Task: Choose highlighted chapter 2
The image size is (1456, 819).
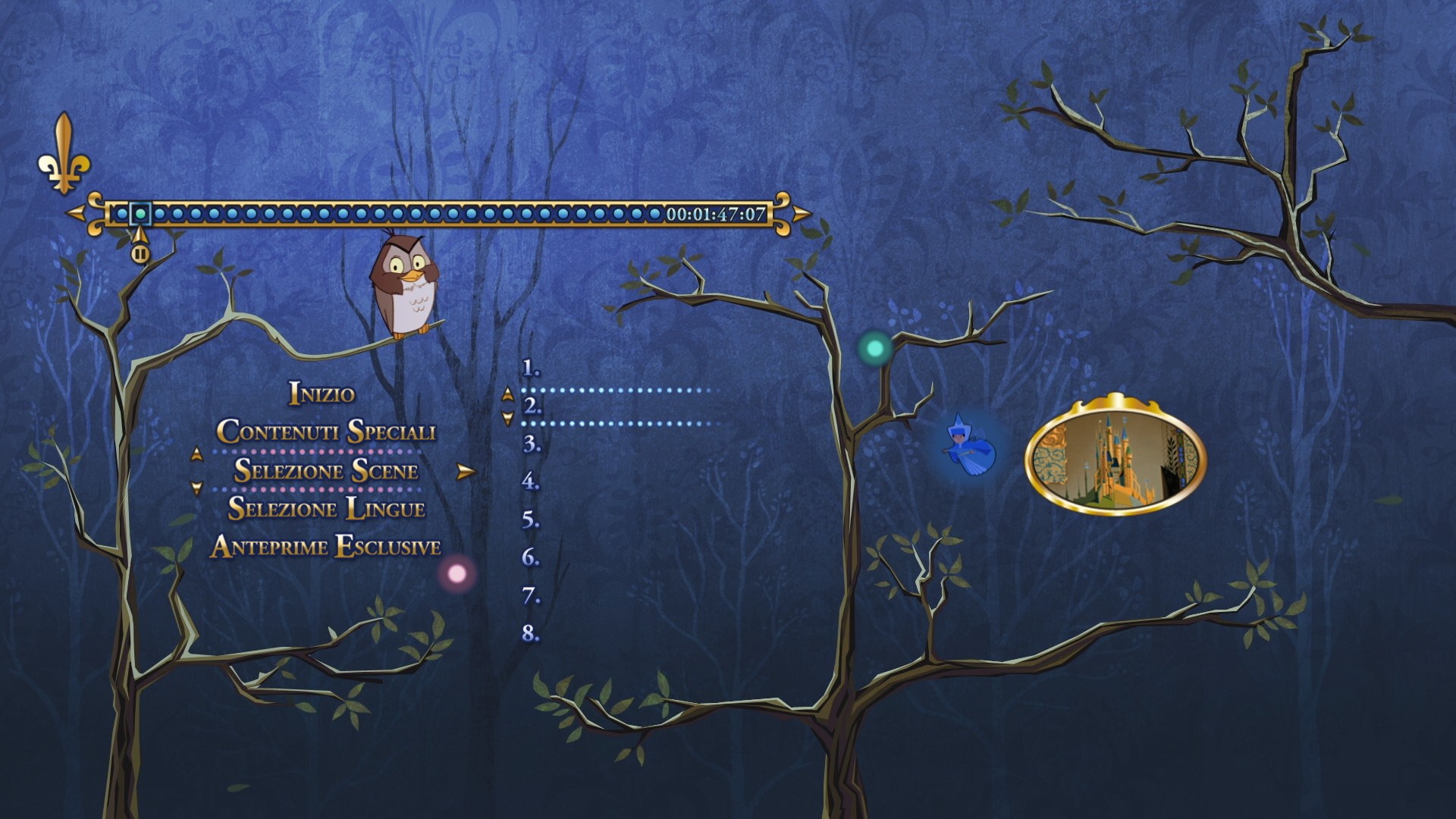Action: [x=533, y=406]
